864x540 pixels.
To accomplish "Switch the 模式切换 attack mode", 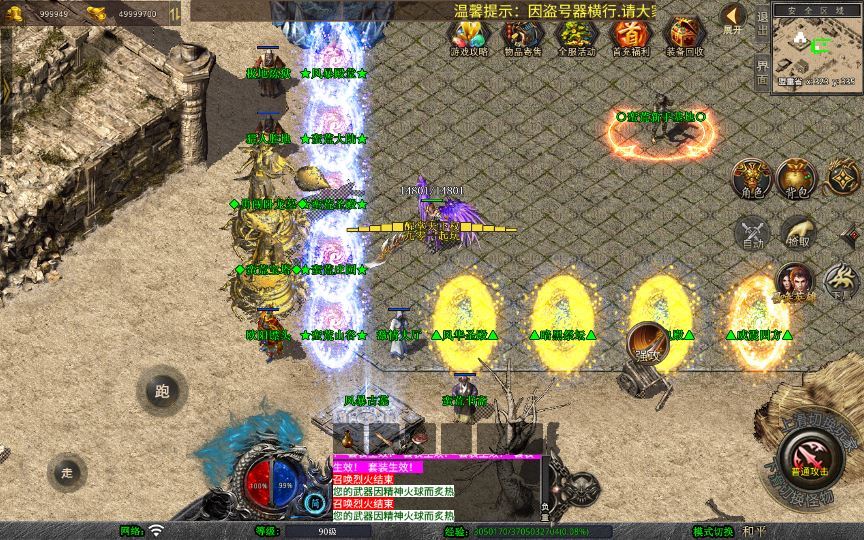I will [x=713, y=531].
